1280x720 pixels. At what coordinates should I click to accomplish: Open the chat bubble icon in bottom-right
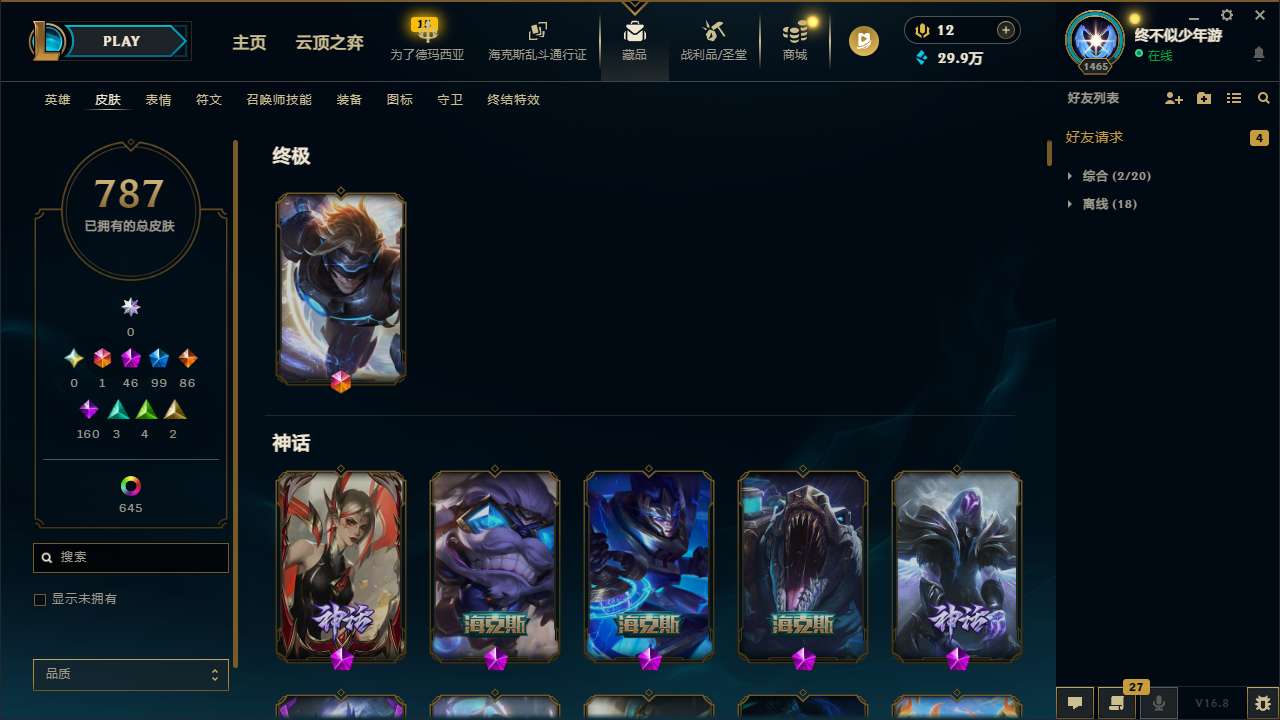point(1074,703)
